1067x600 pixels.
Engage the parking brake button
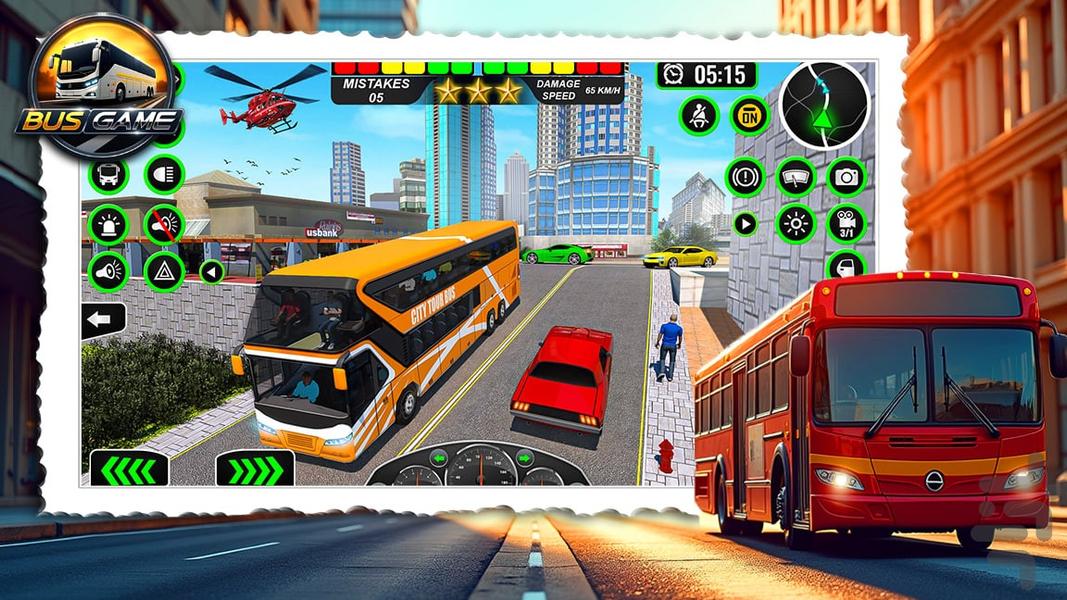[x=744, y=177]
